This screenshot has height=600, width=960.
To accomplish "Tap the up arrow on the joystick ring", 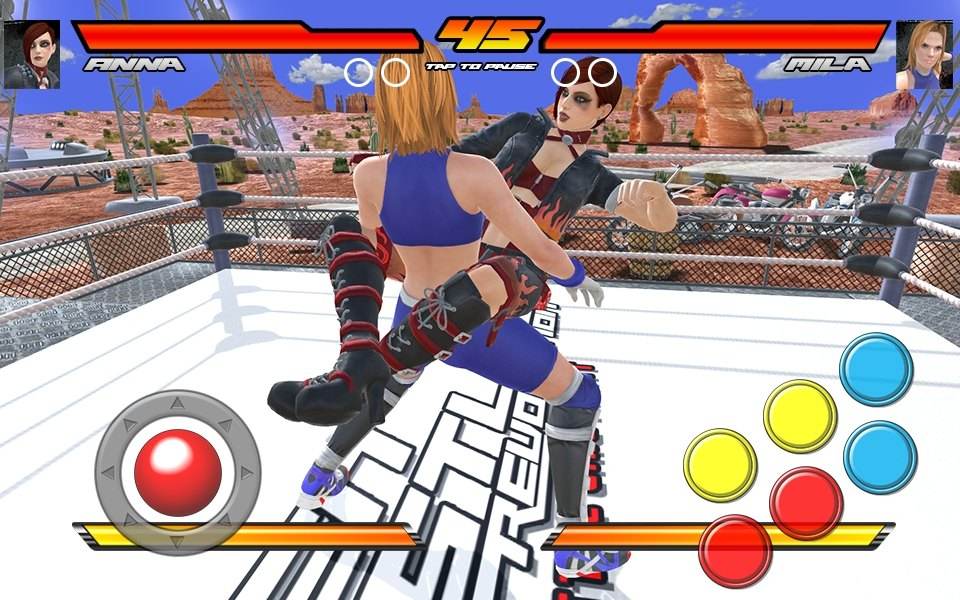I will pos(177,404).
